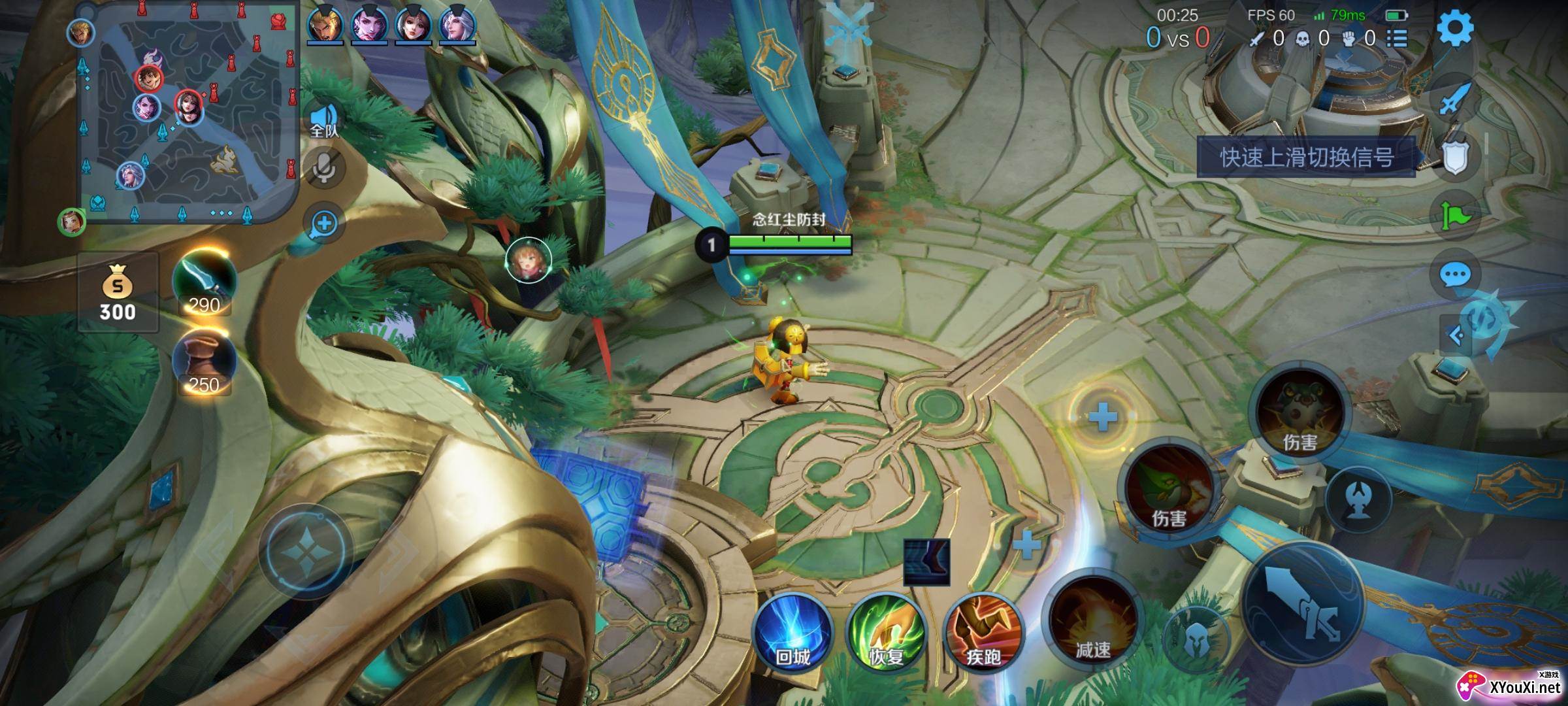Viewport: 1568px width, 706px height.
Task: Buy the recommended 250 gold boots item
Action: pyautogui.click(x=204, y=363)
